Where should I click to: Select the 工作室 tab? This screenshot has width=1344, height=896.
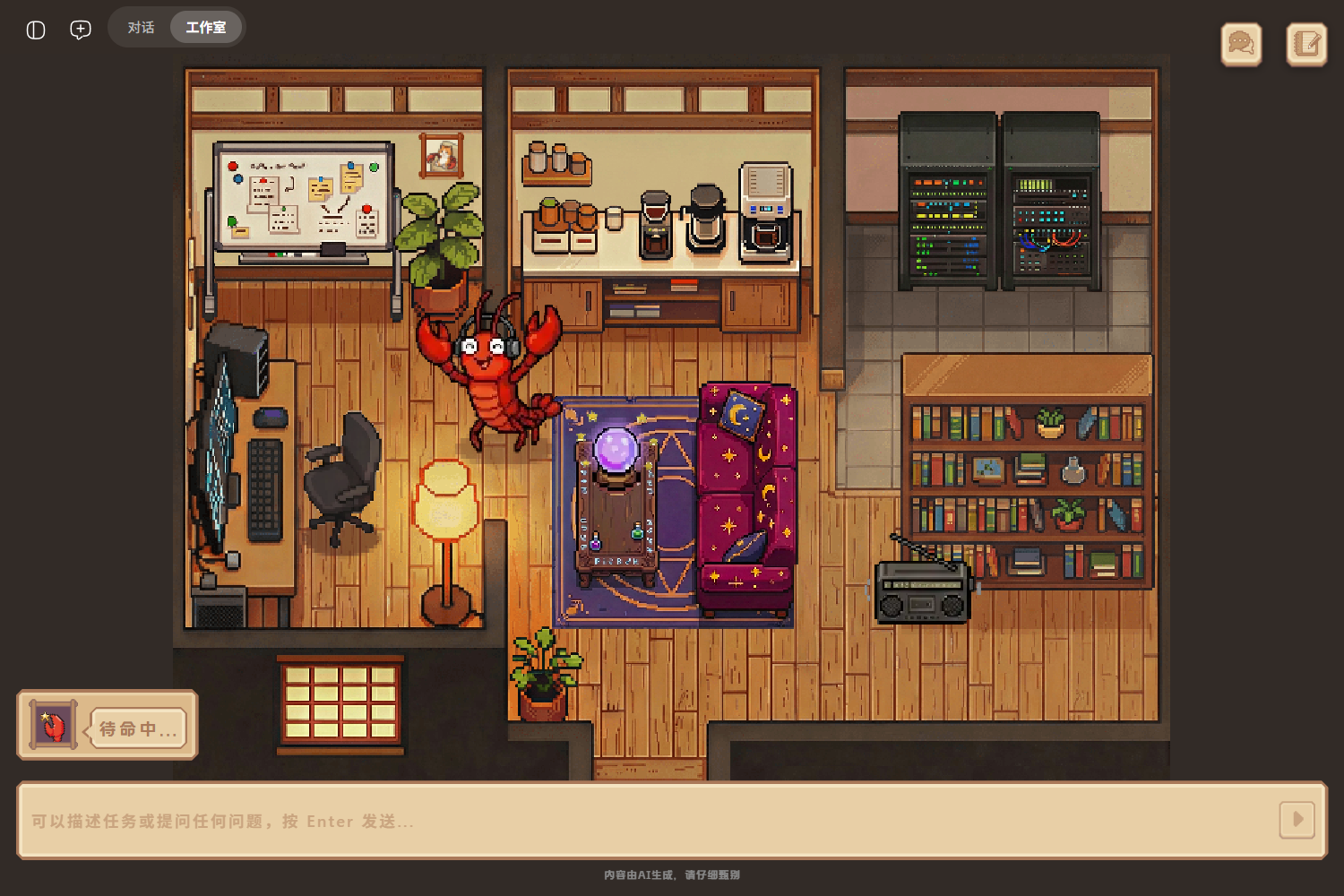coord(206,28)
